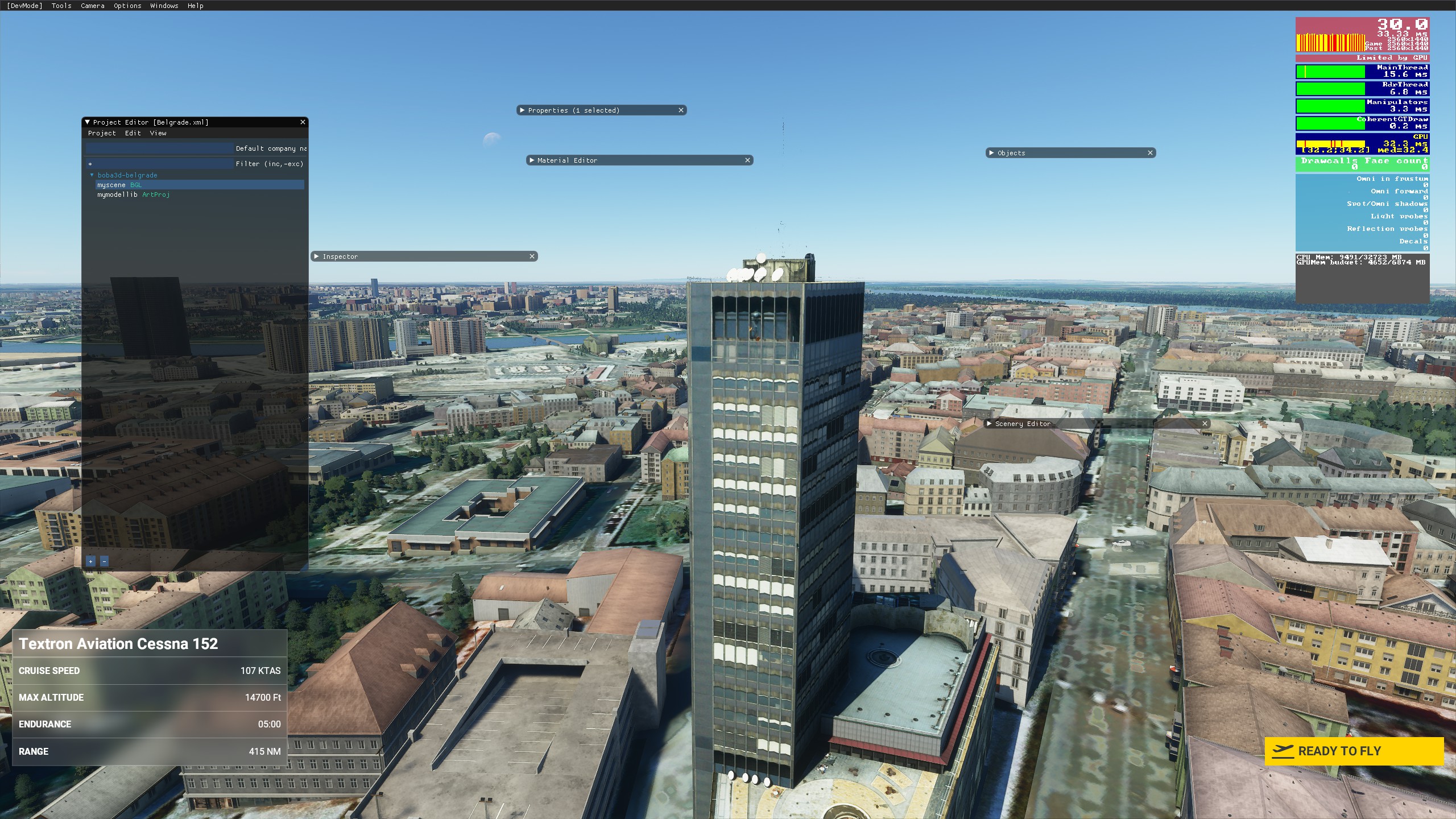The width and height of the screenshot is (1456, 819).
Task: Collapse the boba3d-belgrade tree node
Action: click(92, 175)
